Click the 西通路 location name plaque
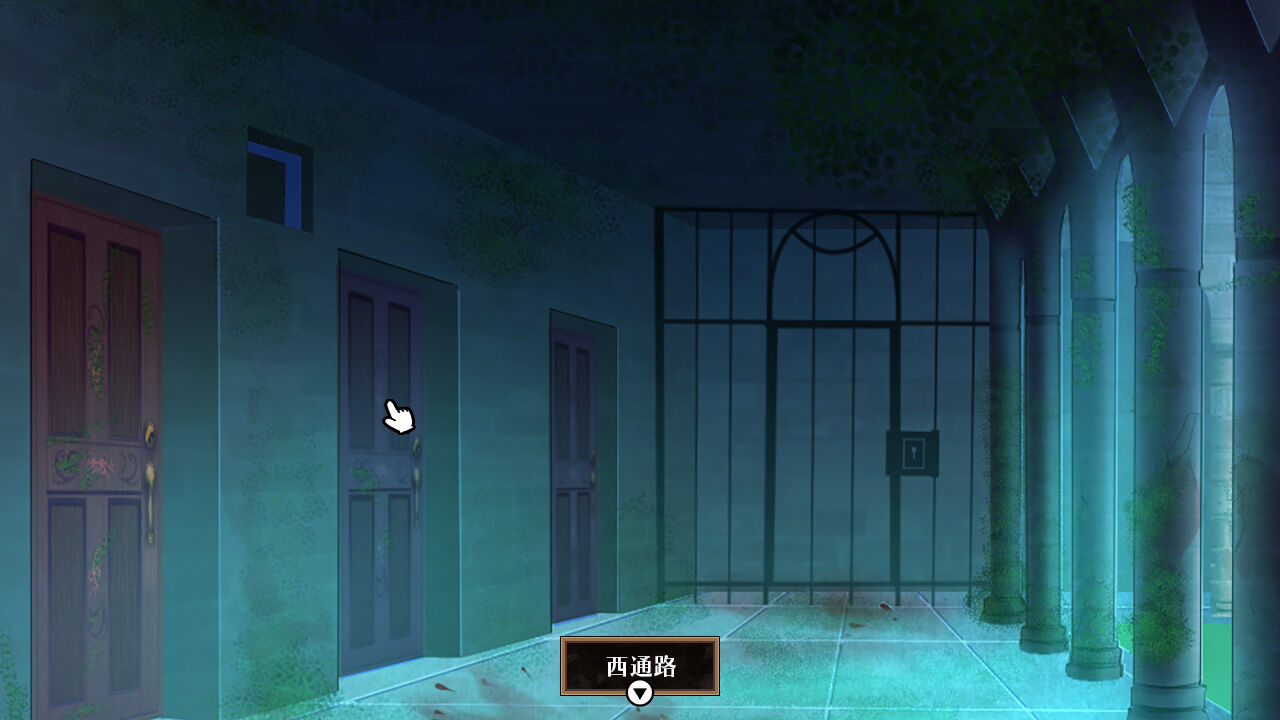The width and height of the screenshot is (1280, 720). pos(638,663)
